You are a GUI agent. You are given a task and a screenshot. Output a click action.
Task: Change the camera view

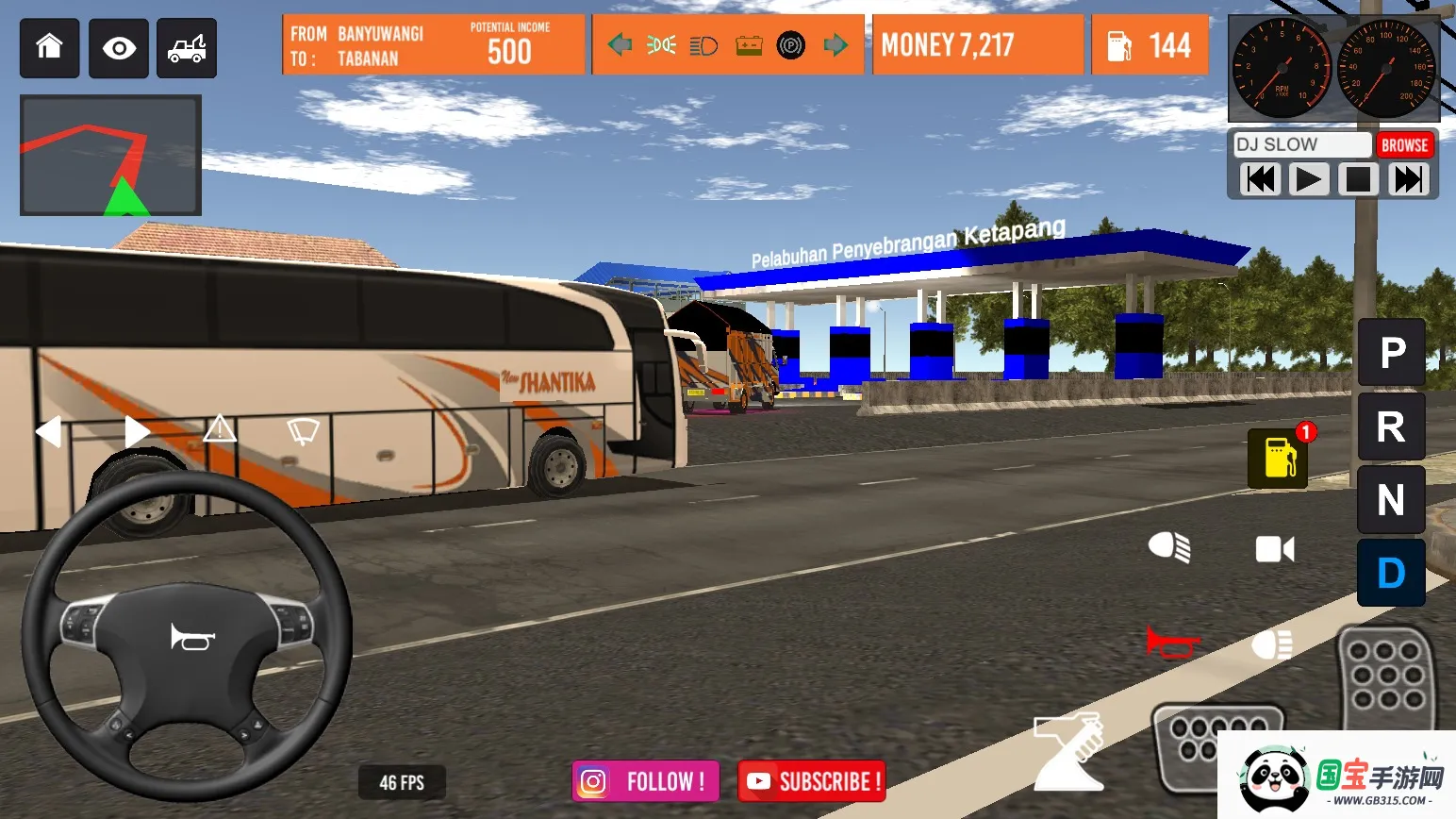coord(1275,549)
